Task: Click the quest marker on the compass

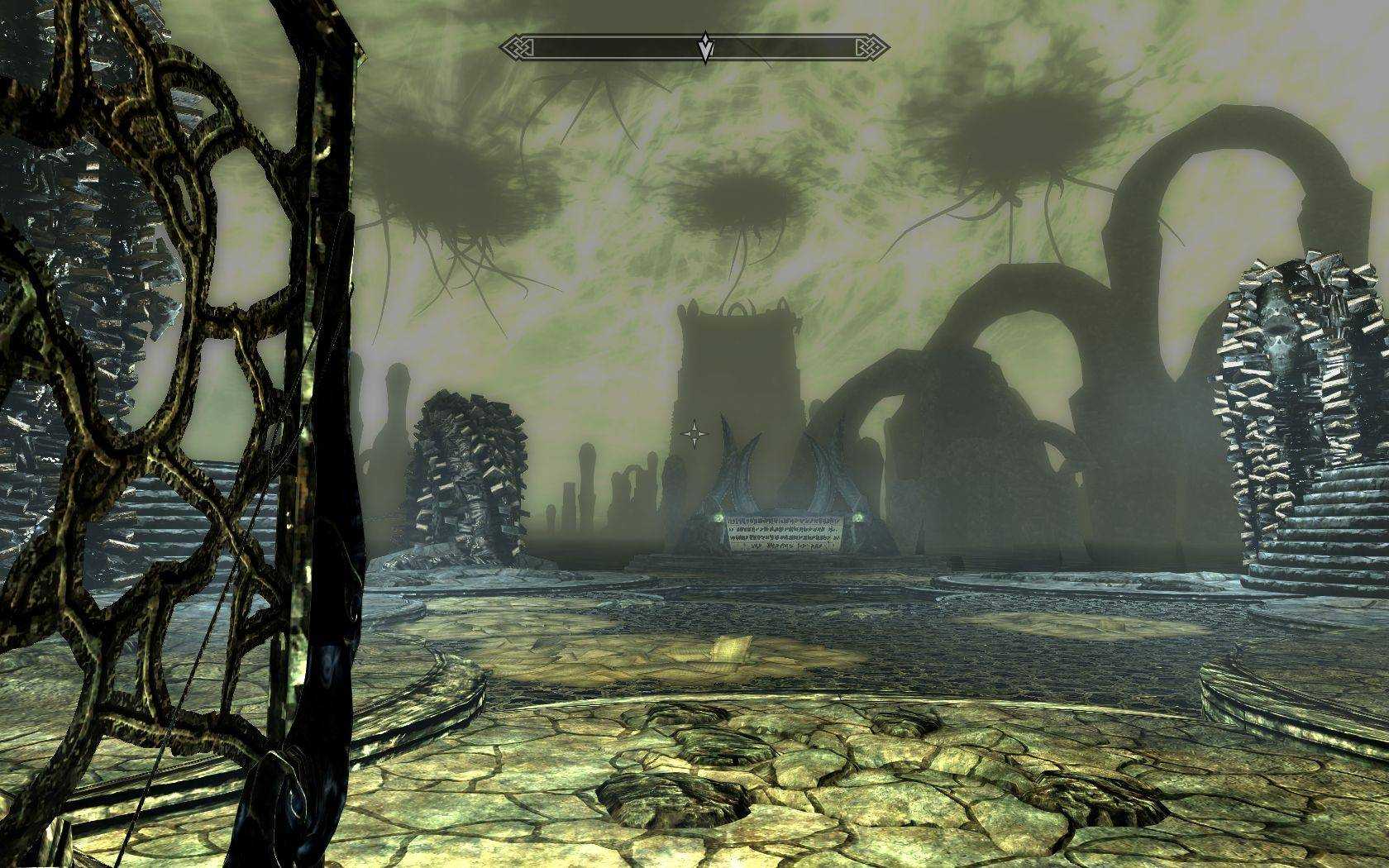Action: 704,48
